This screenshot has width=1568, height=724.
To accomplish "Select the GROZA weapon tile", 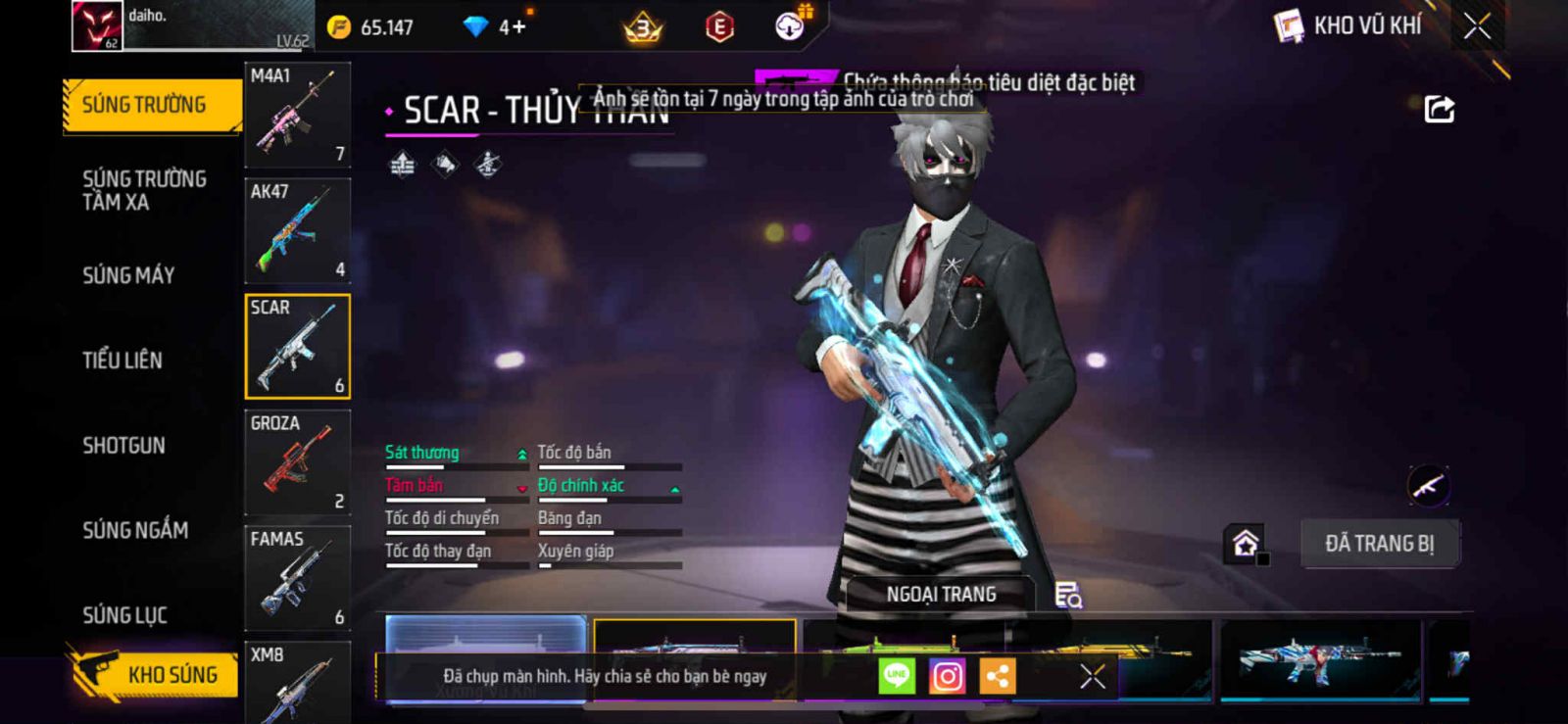I will click(x=297, y=462).
